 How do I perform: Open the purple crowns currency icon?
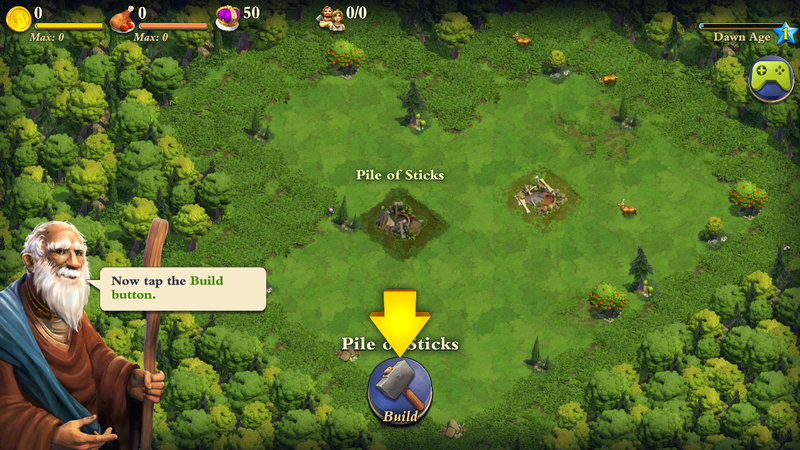pyautogui.click(x=227, y=17)
